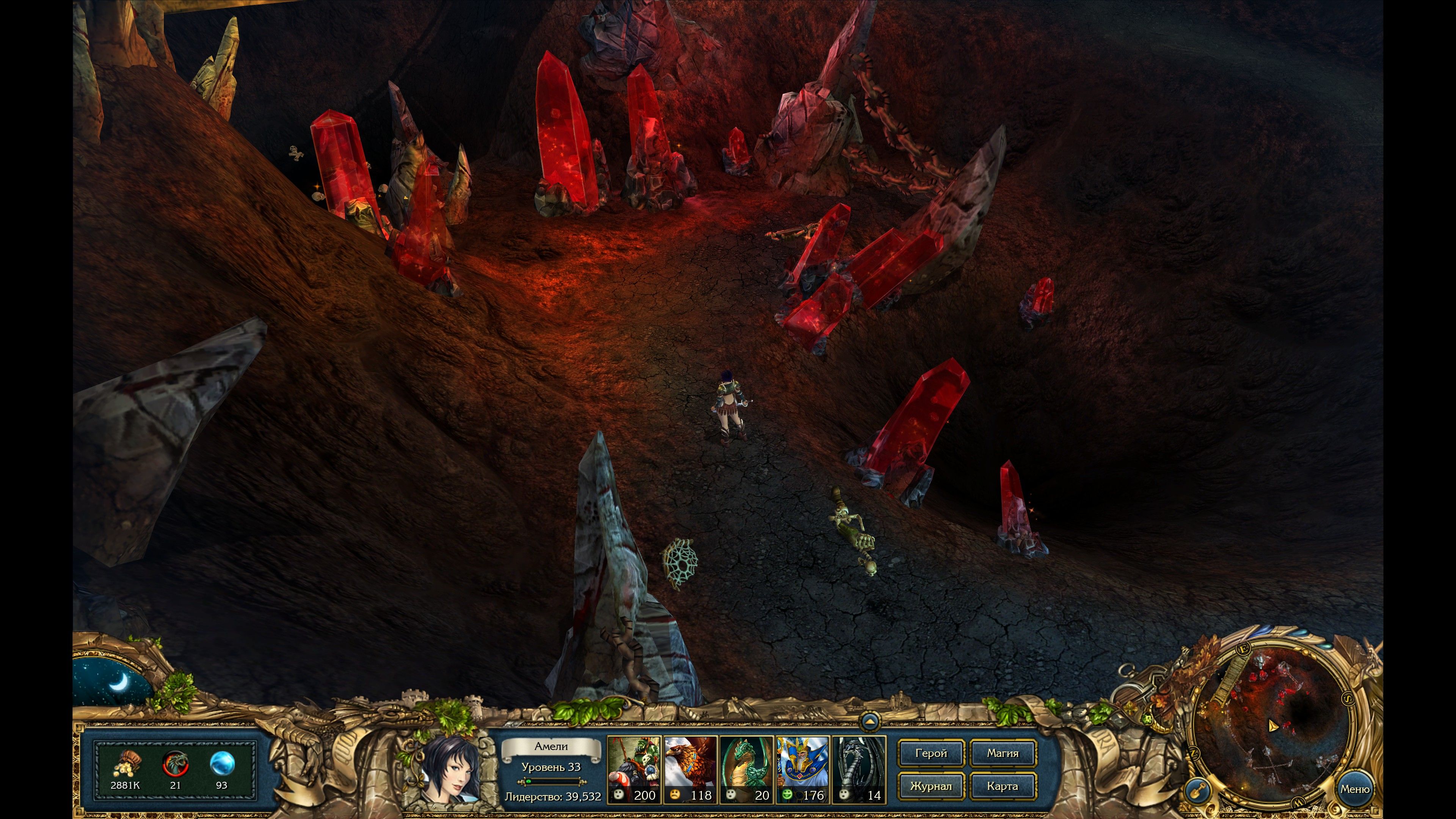The height and width of the screenshot is (819, 1456).
Task: Click the pet dragon rage icon
Action: 175,764
